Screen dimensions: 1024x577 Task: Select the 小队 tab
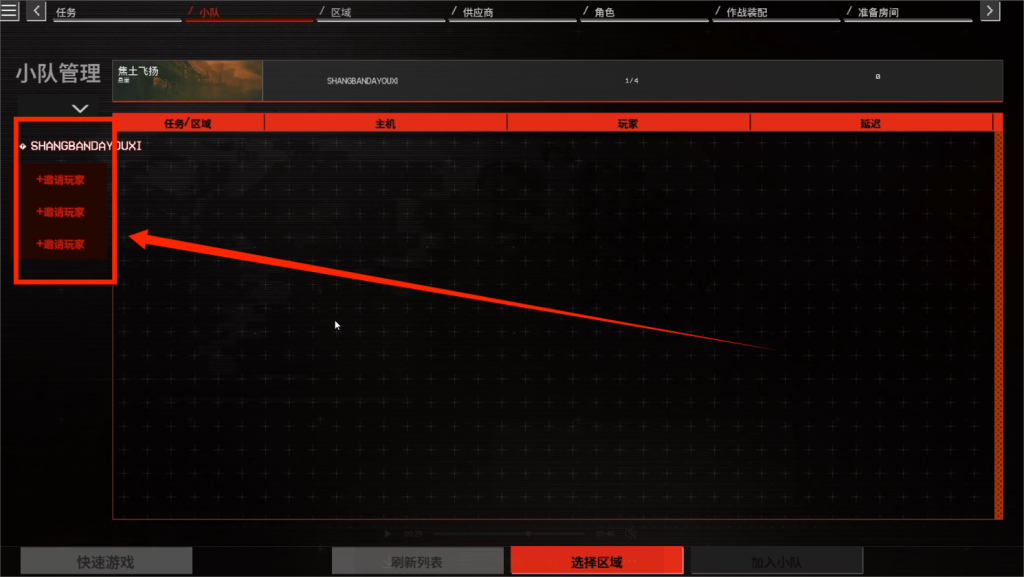[x=210, y=13]
